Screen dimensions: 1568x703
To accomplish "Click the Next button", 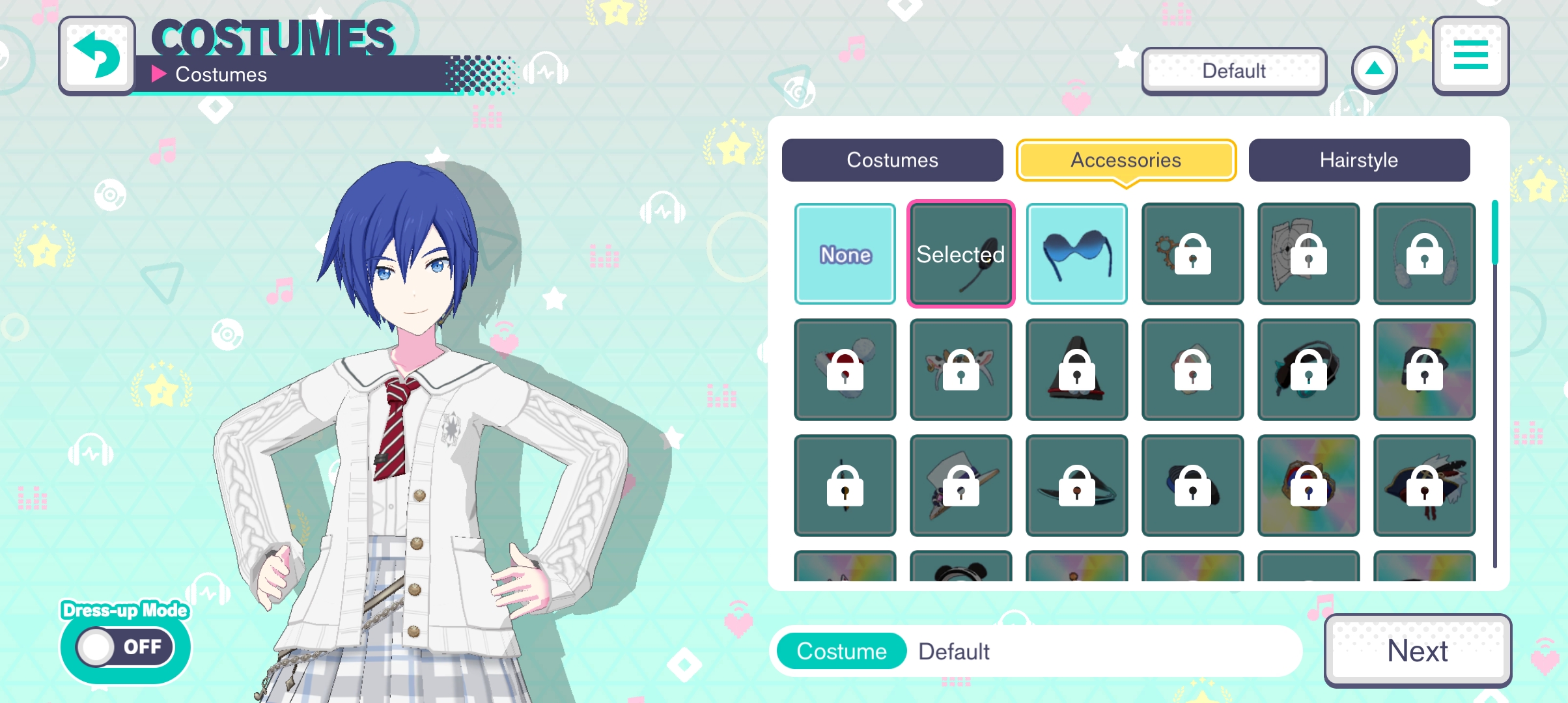I will pyautogui.click(x=1417, y=651).
